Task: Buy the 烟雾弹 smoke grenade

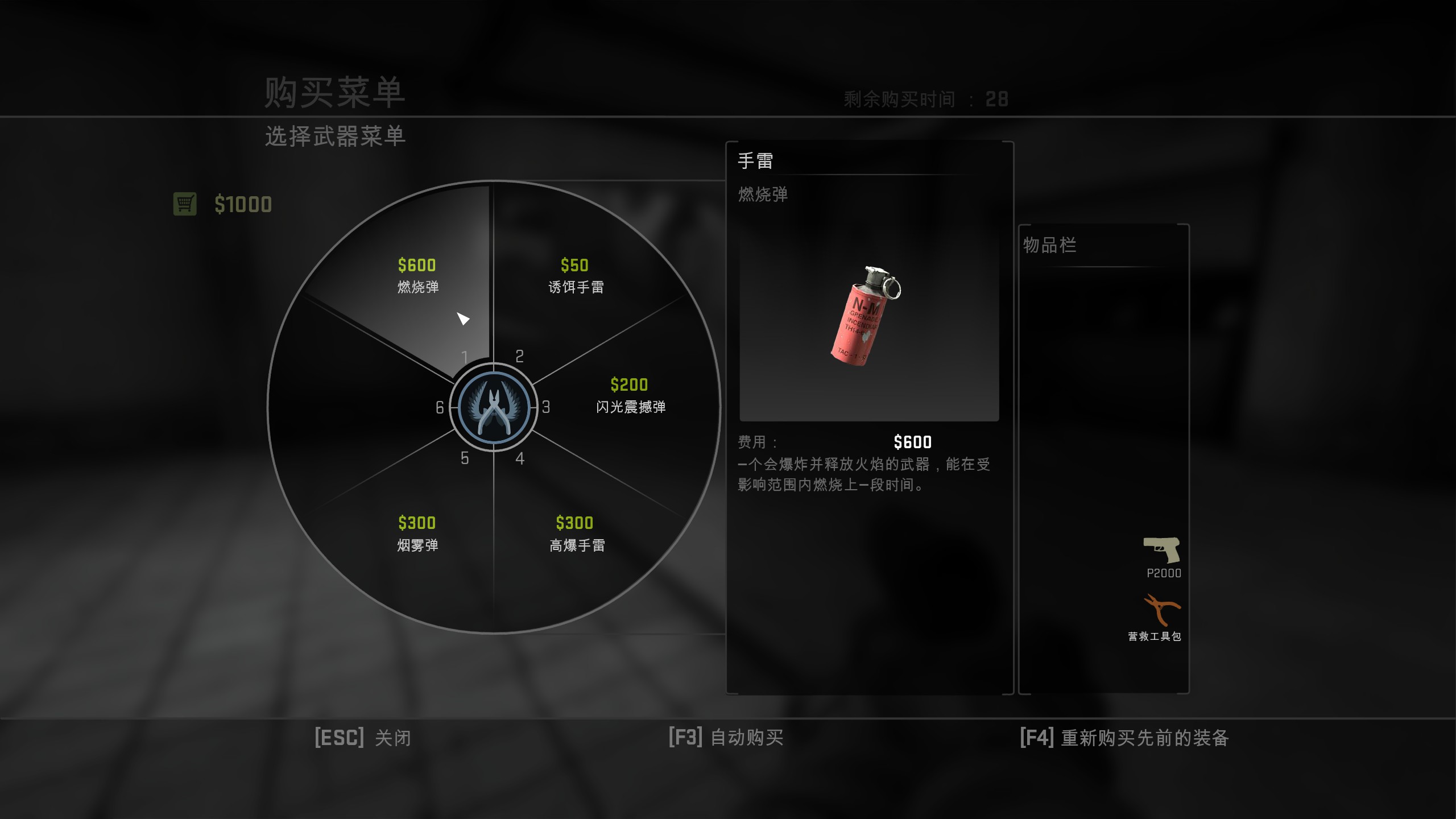Action: (417, 533)
